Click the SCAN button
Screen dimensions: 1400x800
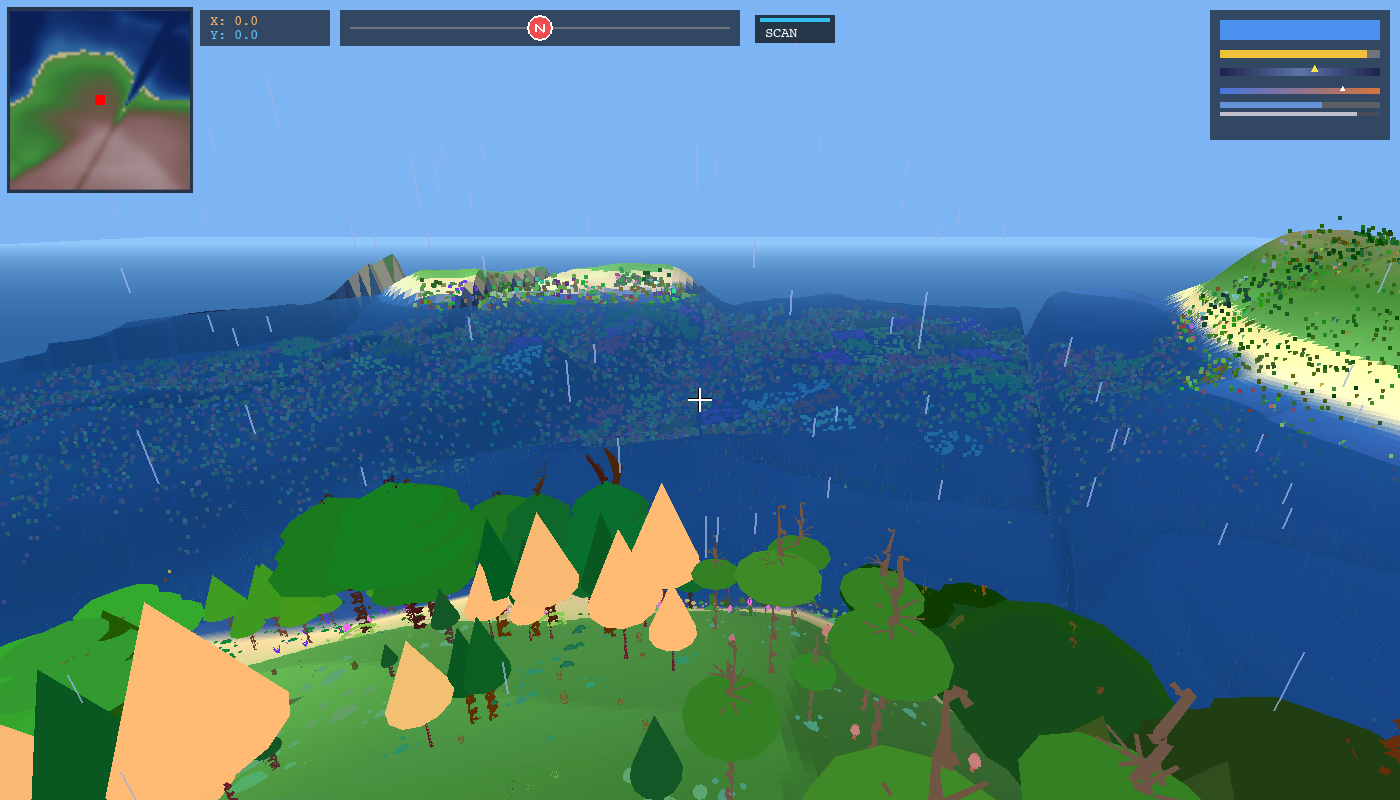click(x=794, y=29)
